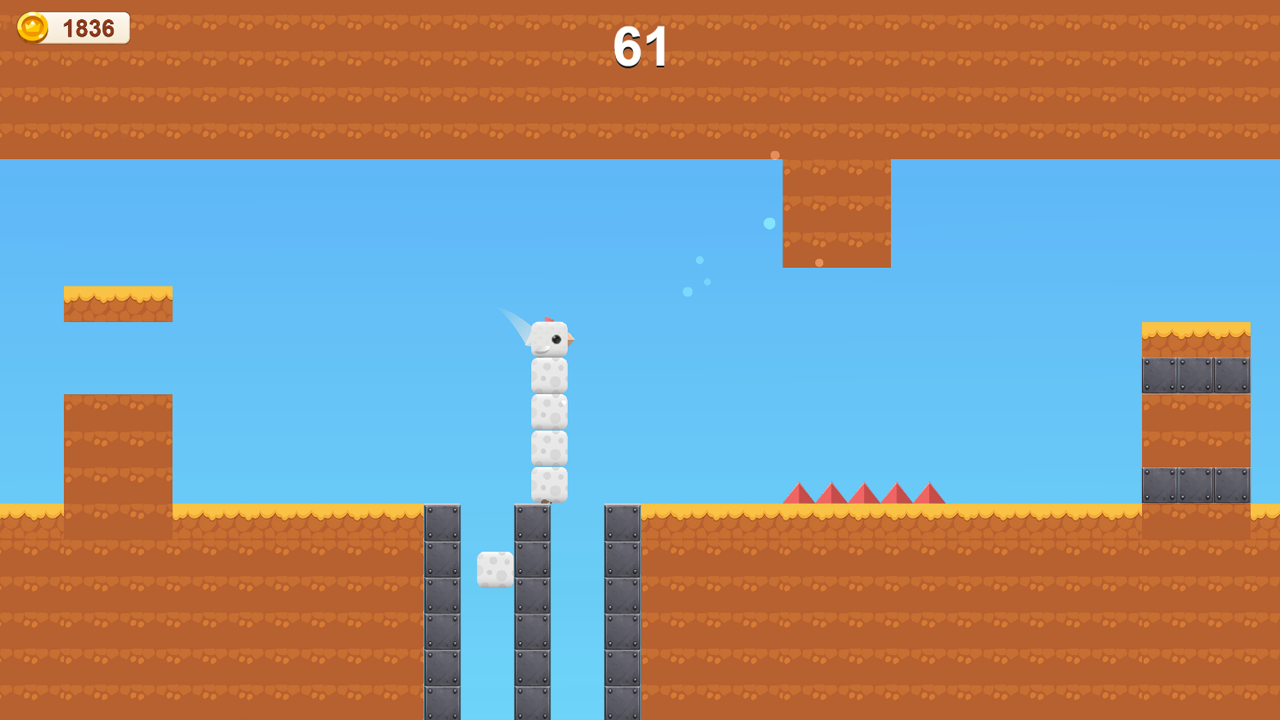Image resolution: width=1280 pixels, height=720 pixels.
Task: Click the topmost white egg block under bird
Action: [x=551, y=375]
